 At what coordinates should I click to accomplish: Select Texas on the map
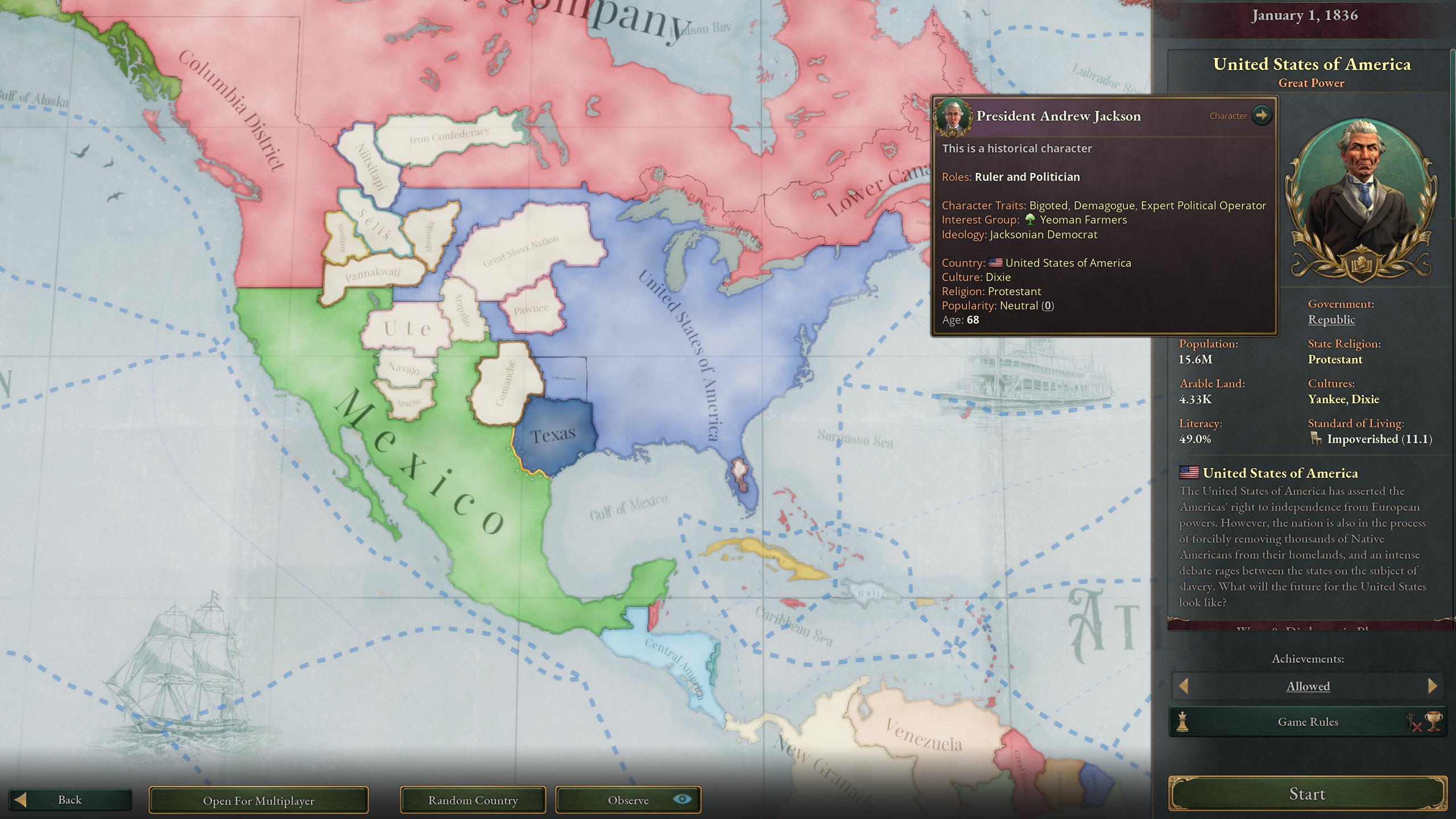[555, 435]
